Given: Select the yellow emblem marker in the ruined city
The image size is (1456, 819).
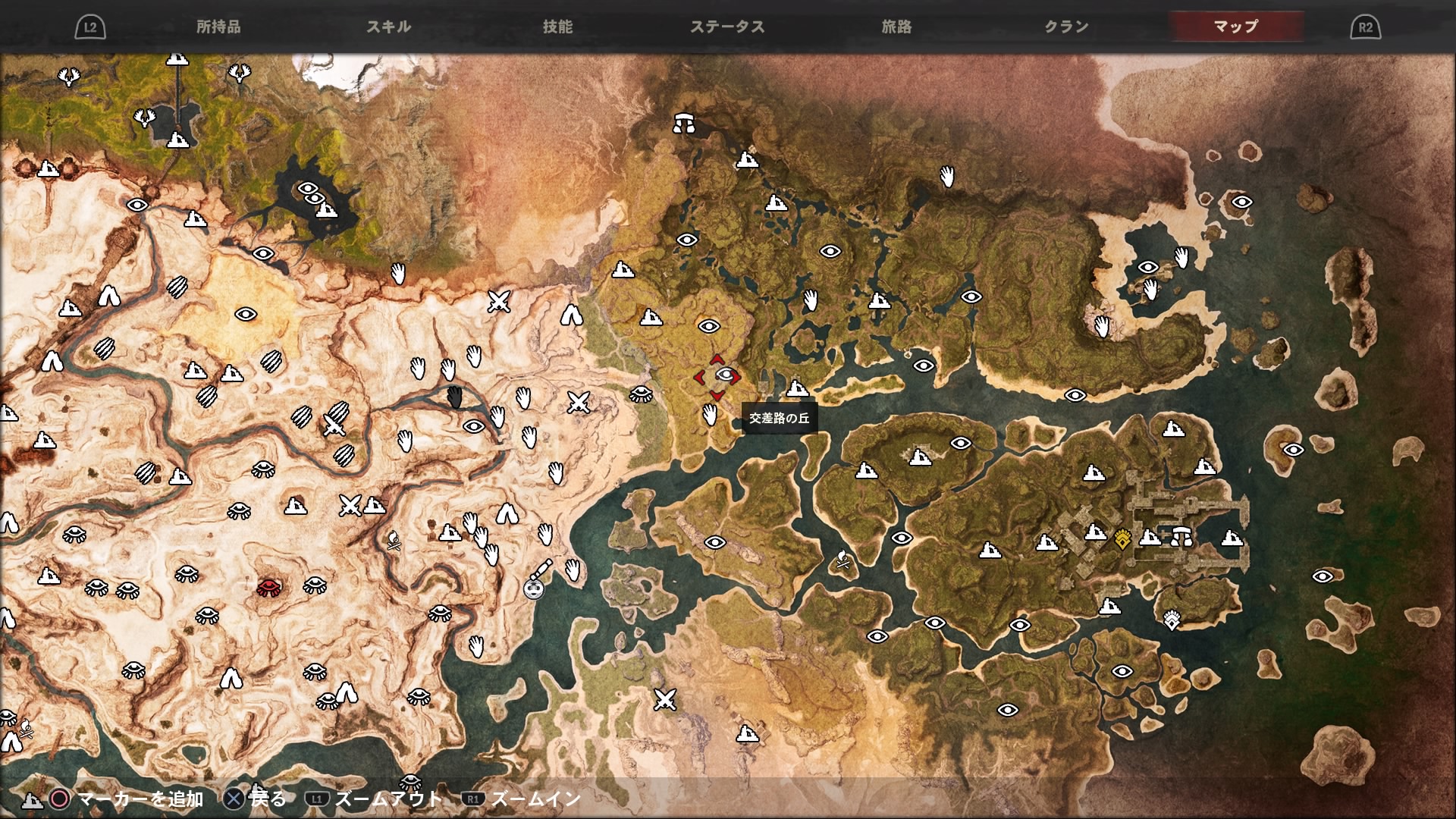Looking at the screenshot, I should [x=1123, y=539].
